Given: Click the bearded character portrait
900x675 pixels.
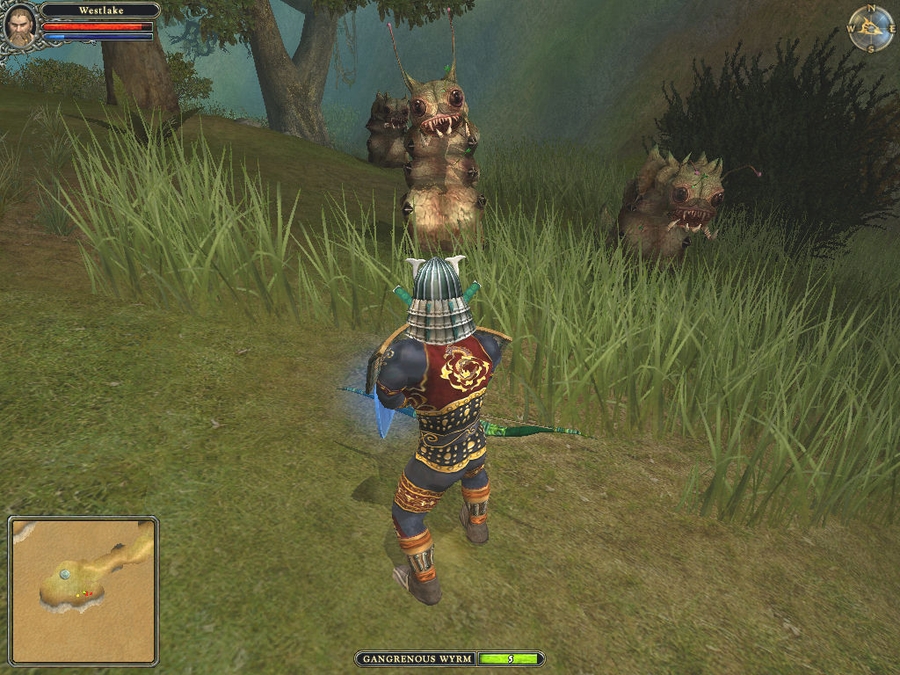Looking at the screenshot, I should pyautogui.click(x=20, y=26).
